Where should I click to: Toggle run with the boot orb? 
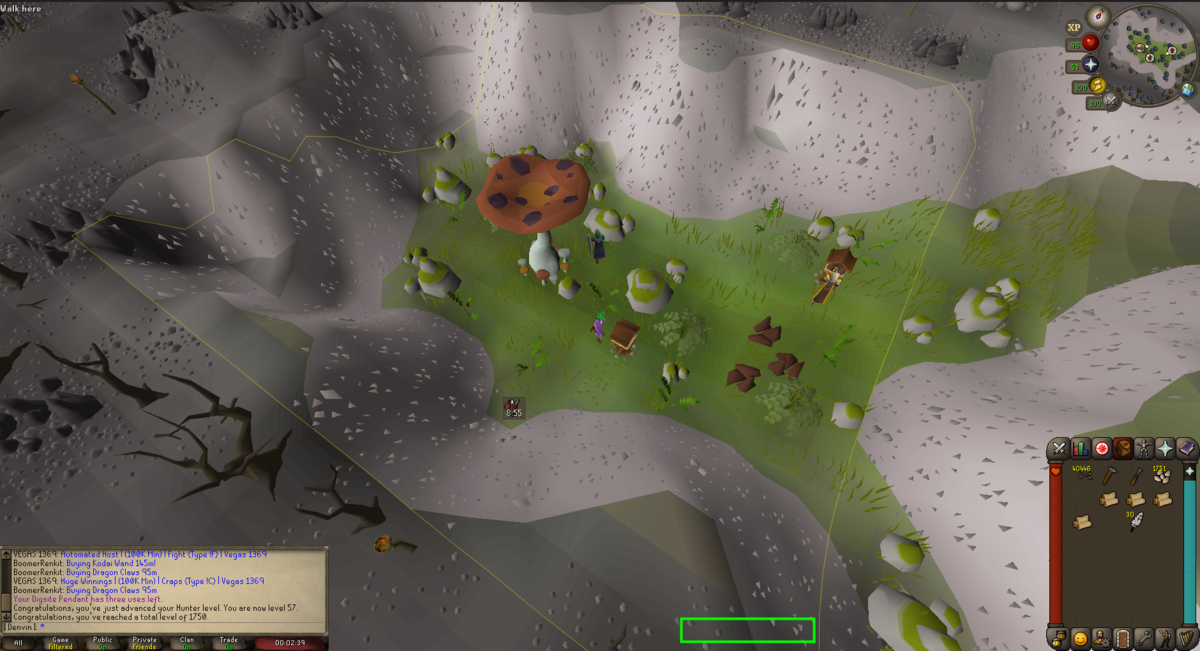1097,85
